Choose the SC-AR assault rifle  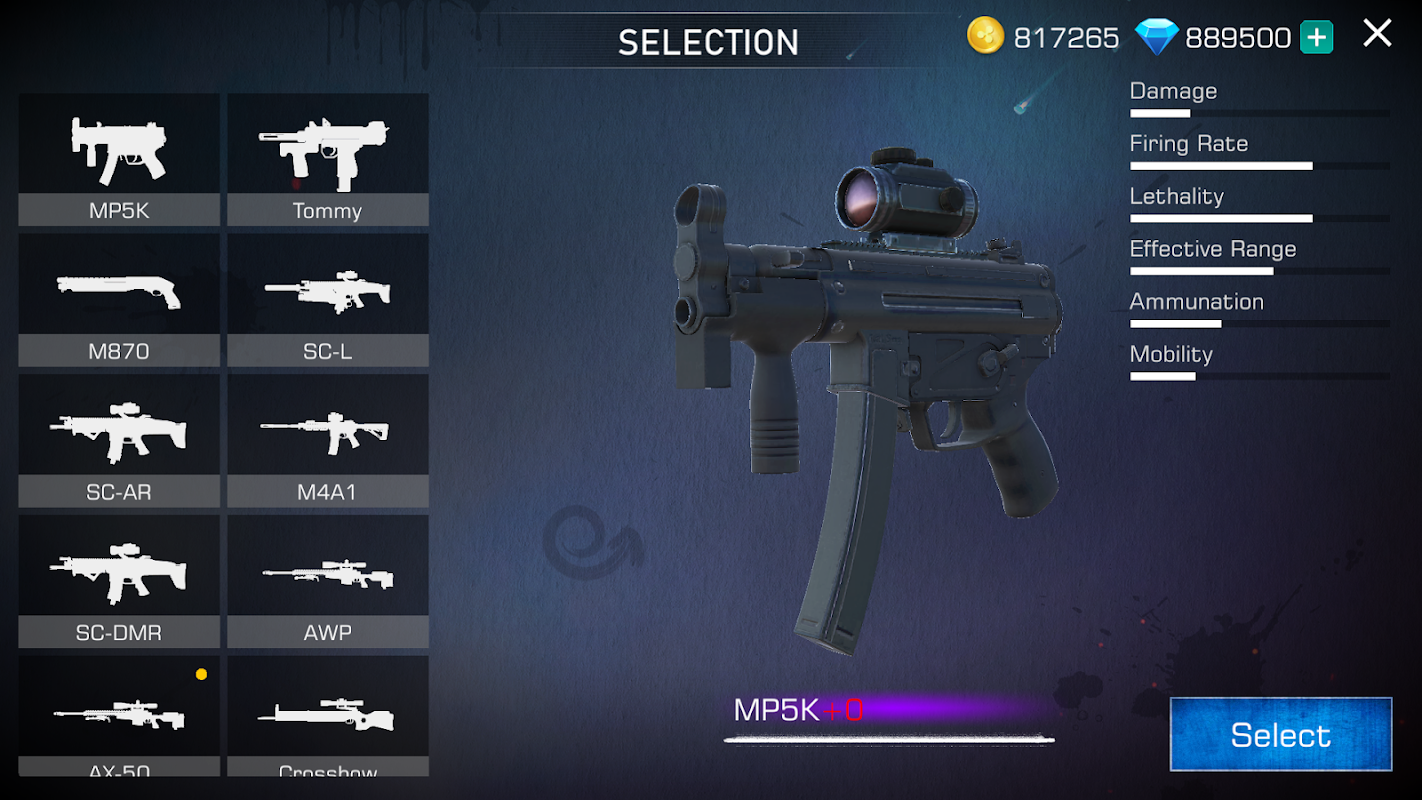pyautogui.click(x=119, y=440)
